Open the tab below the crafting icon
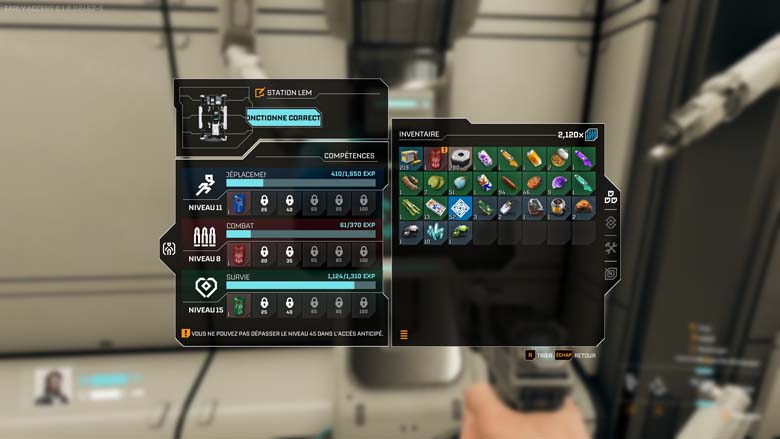 (x=610, y=273)
